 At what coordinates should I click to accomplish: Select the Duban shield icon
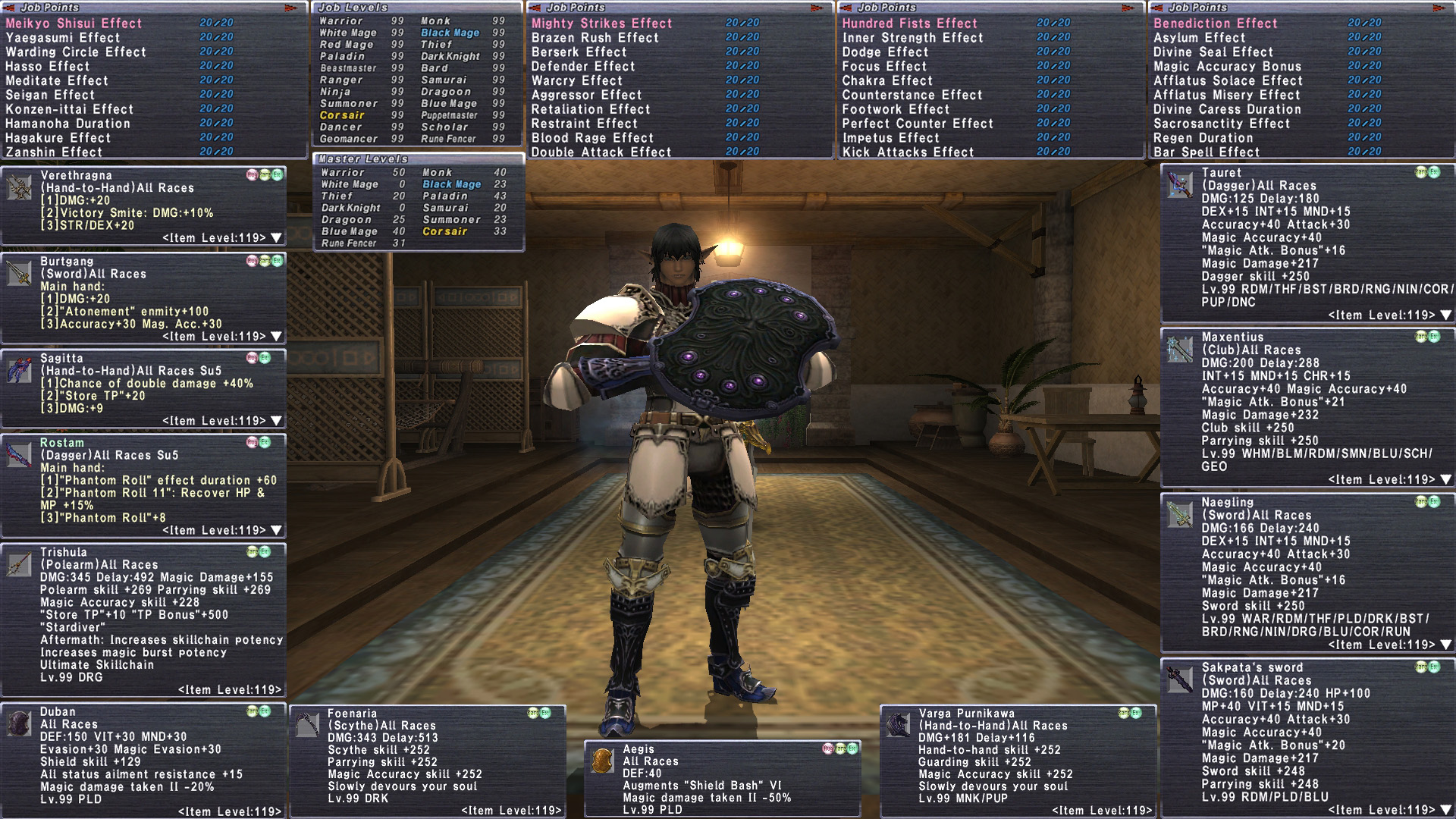19,723
